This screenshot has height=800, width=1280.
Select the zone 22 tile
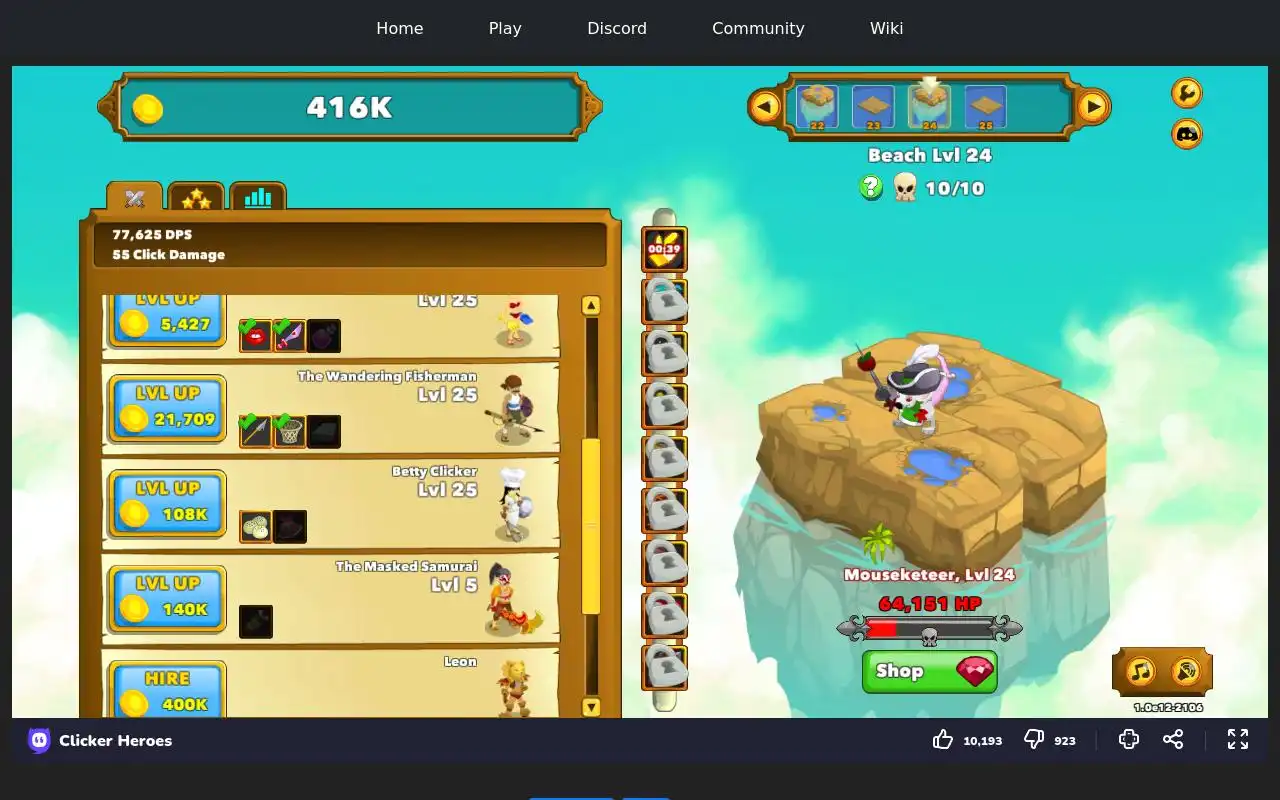coord(817,106)
